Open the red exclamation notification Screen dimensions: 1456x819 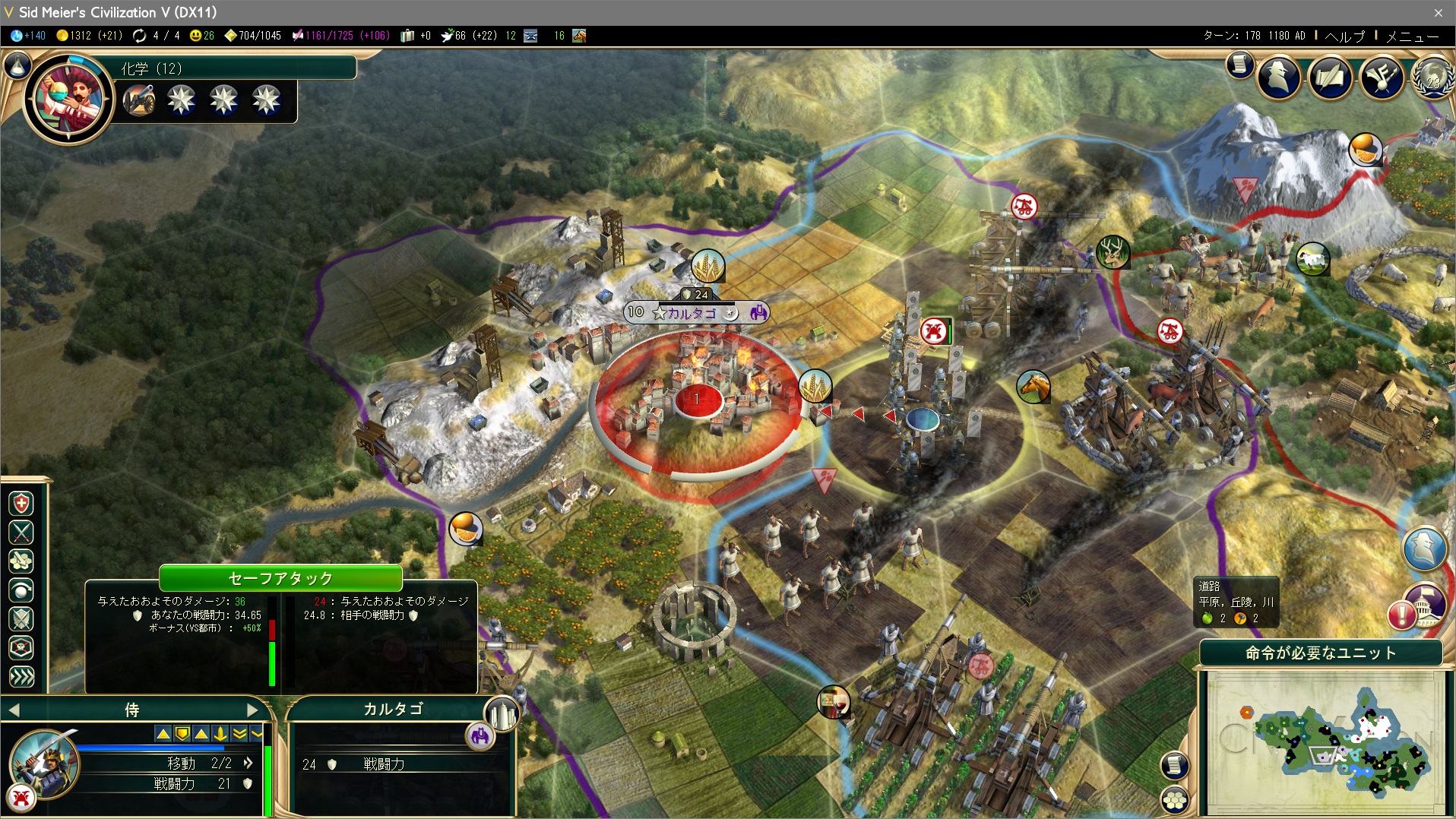coord(1401,614)
